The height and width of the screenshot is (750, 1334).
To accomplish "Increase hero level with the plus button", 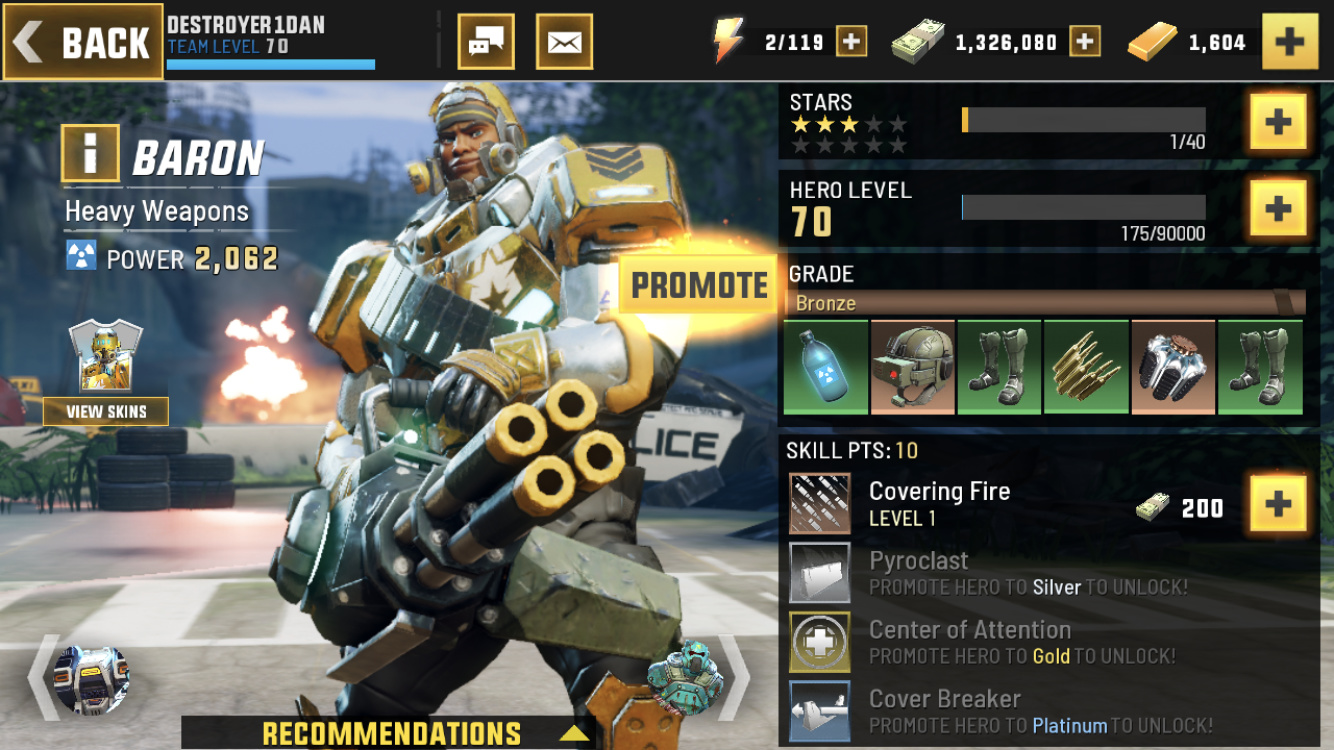I will pyautogui.click(x=1278, y=208).
